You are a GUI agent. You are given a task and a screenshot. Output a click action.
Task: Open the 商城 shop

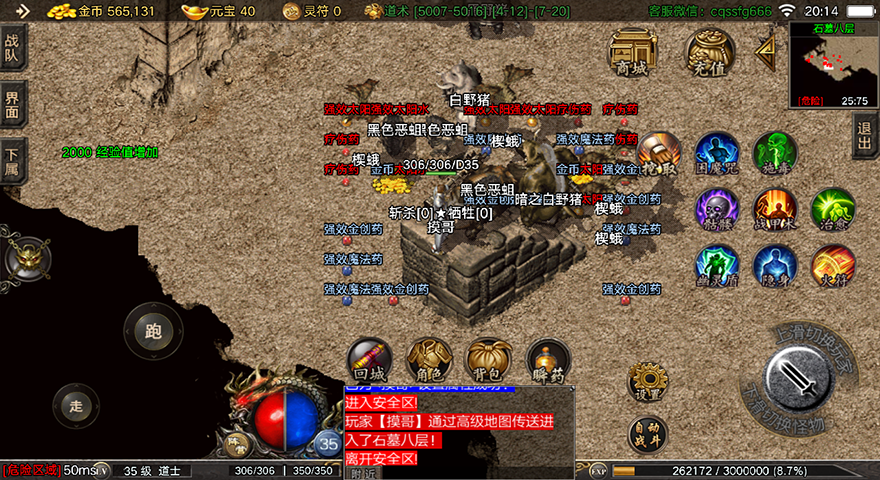[632, 51]
